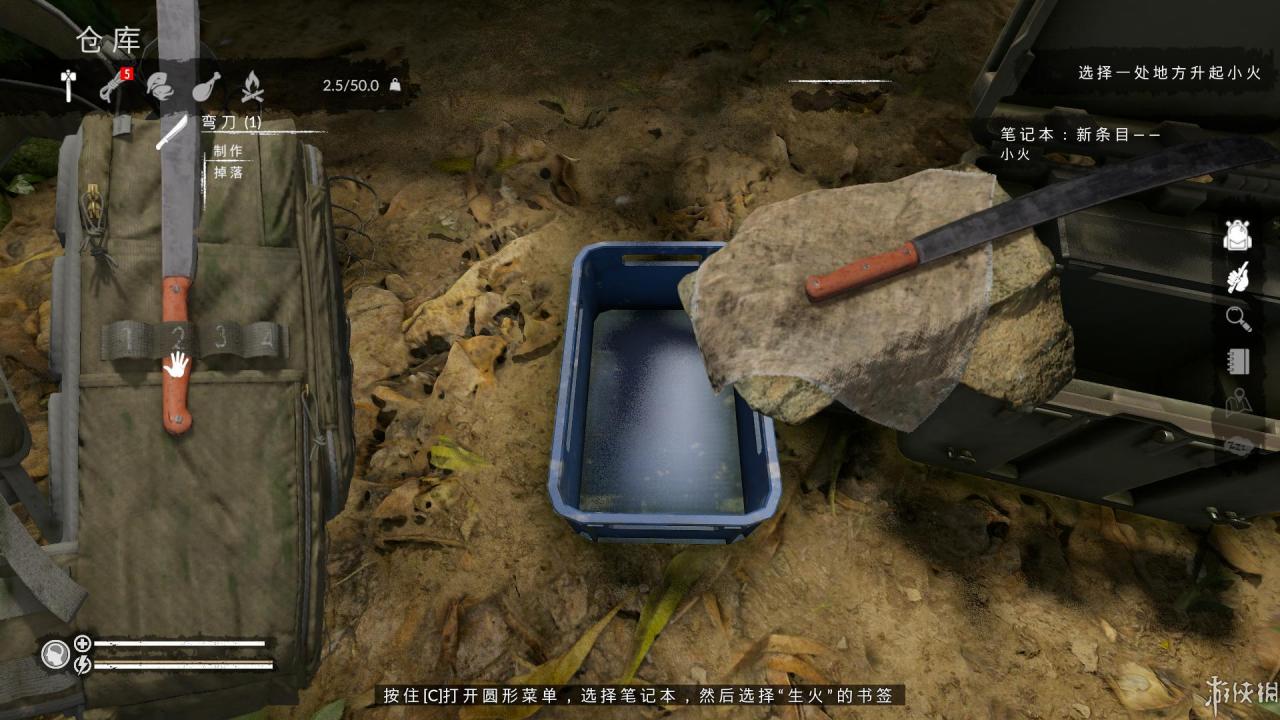Click the magnifying glass inspect icon
This screenshot has height=720, width=1280.
(1238, 319)
